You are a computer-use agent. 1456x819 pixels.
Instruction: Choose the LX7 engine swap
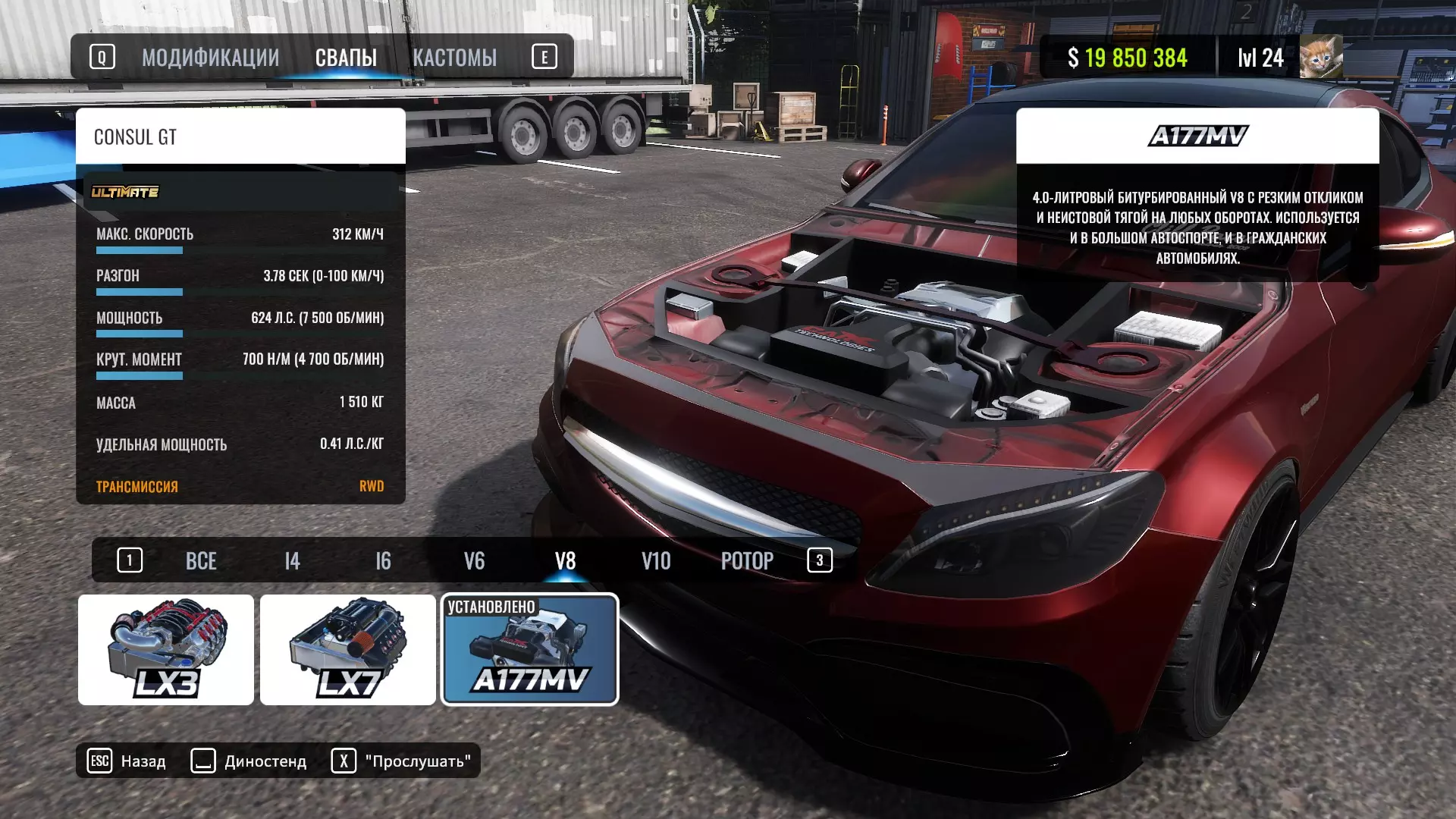pos(348,650)
